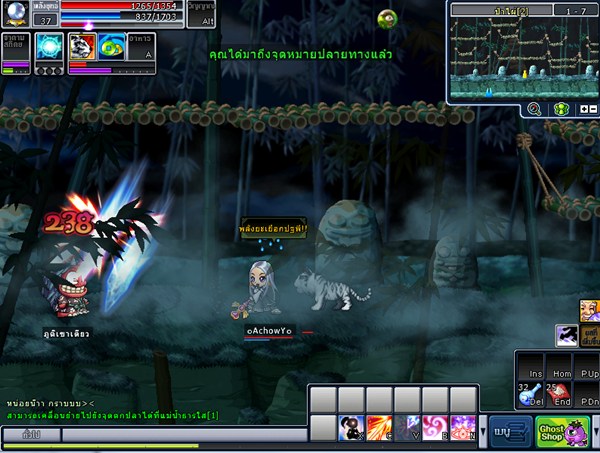The width and height of the screenshot is (600, 453).
Task: Click the bamboo forest minimap
Action: (520, 57)
